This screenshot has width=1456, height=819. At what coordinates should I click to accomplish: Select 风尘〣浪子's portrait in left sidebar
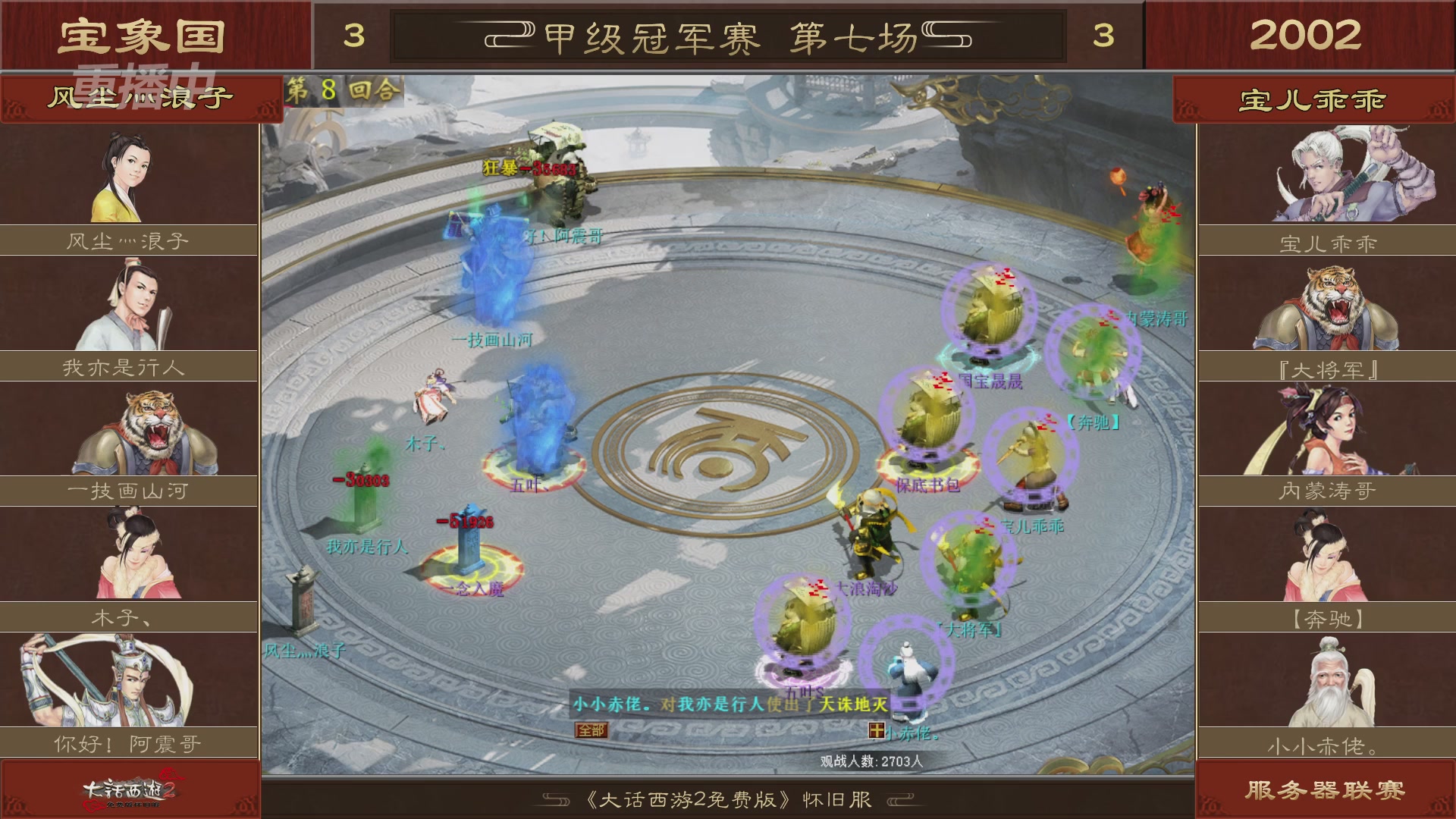point(129,174)
